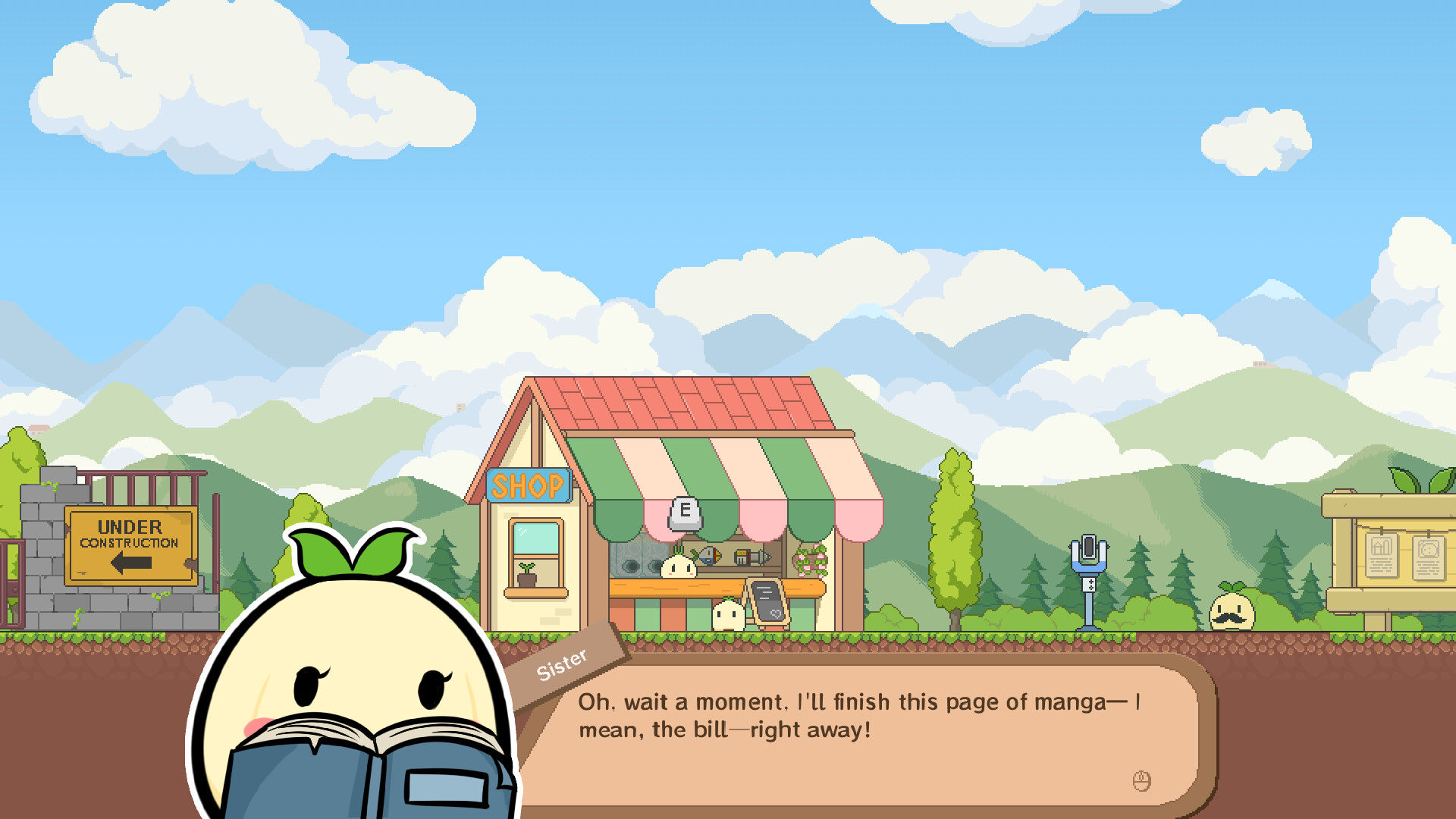Click the potted plant in the shop window
Screen dimensions: 1456x819
click(527, 578)
